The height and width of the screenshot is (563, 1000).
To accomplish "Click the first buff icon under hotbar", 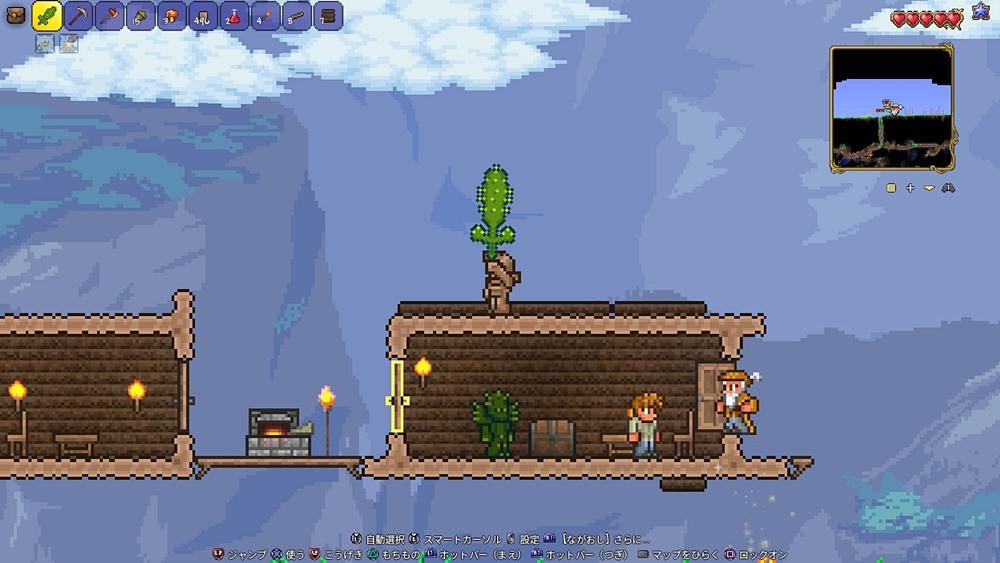I will pyautogui.click(x=45, y=43).
